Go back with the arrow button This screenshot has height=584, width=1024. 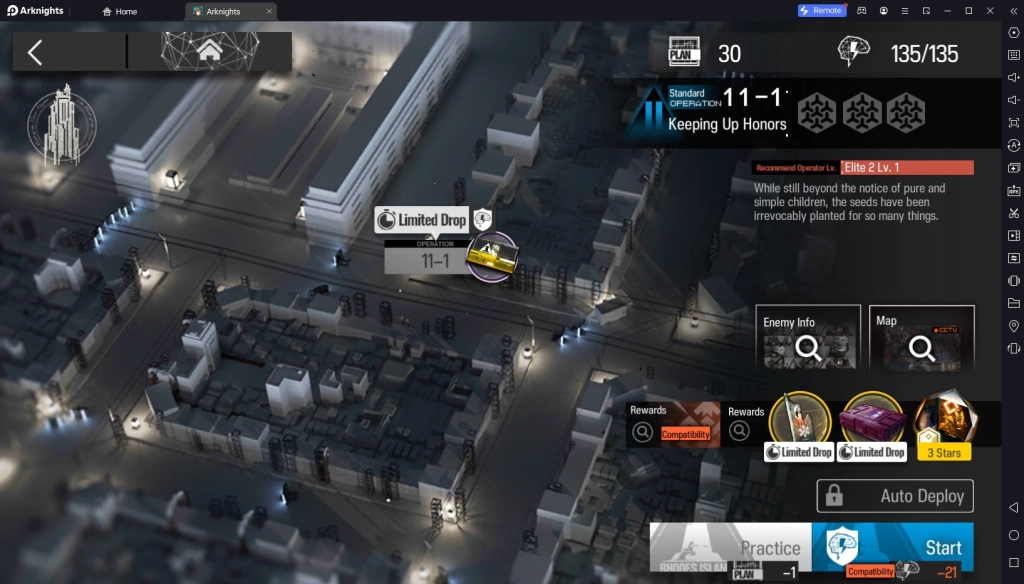(x=35, y=52)
